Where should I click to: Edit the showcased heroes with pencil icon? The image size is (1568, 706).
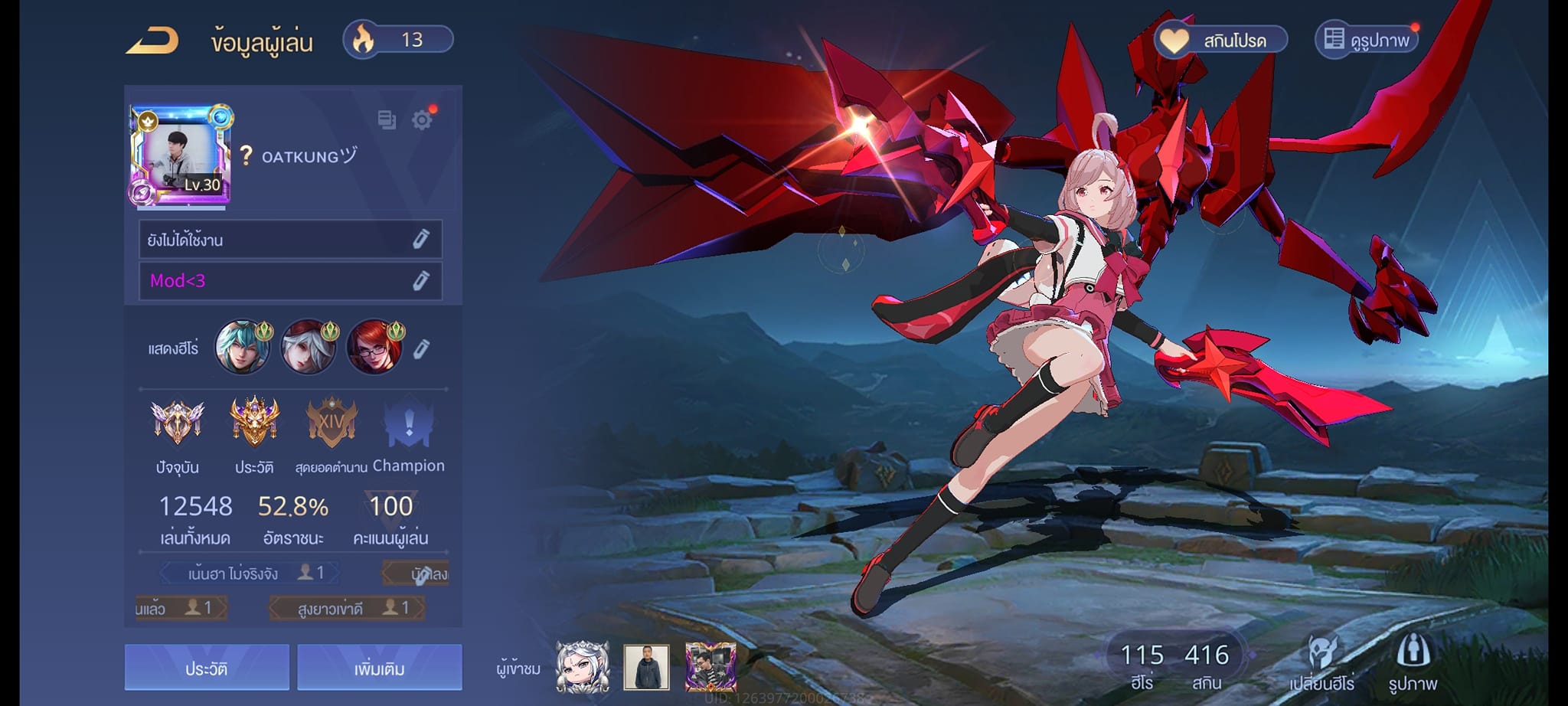421,349
